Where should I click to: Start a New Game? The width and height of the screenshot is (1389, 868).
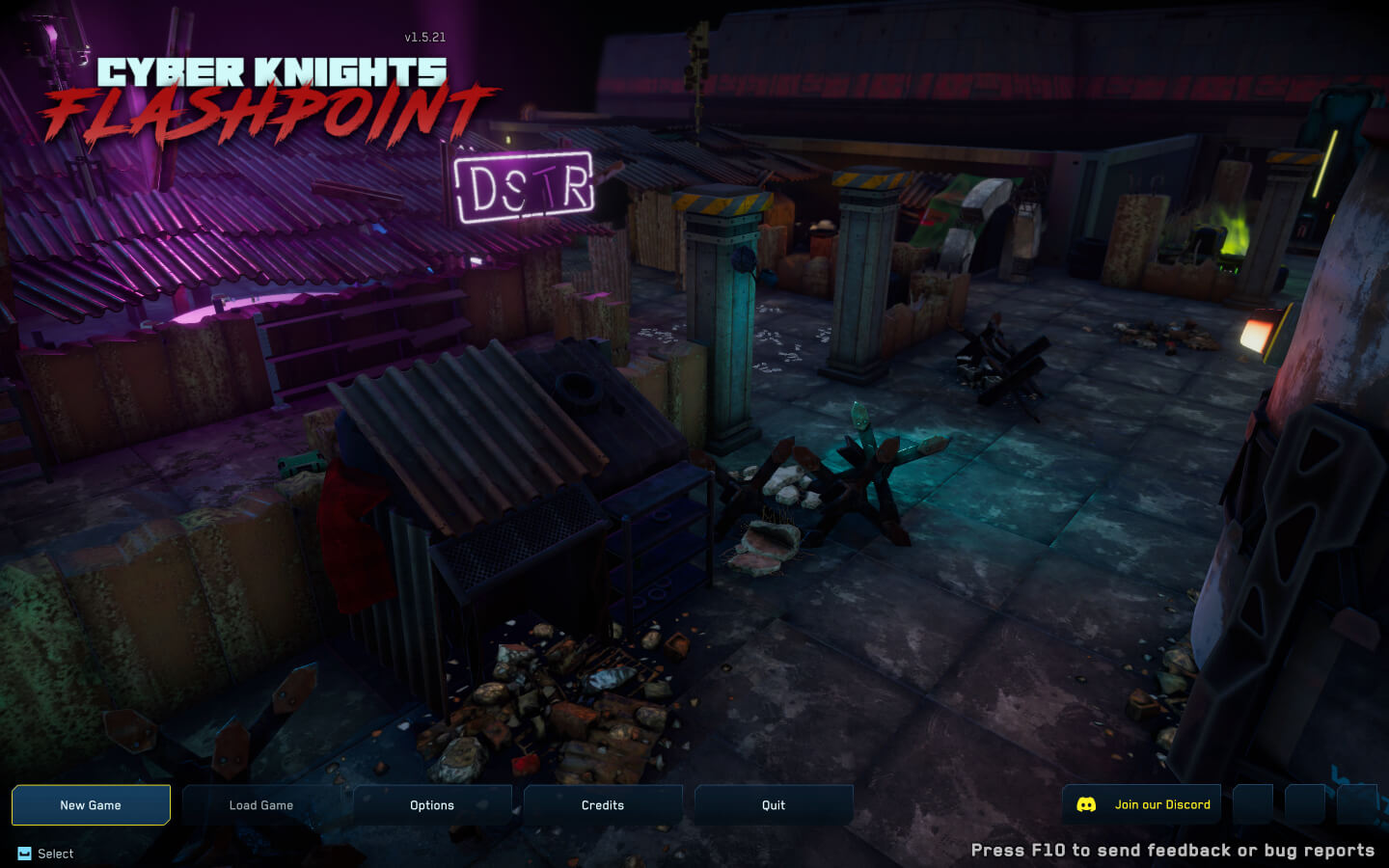tap(91, 805)
